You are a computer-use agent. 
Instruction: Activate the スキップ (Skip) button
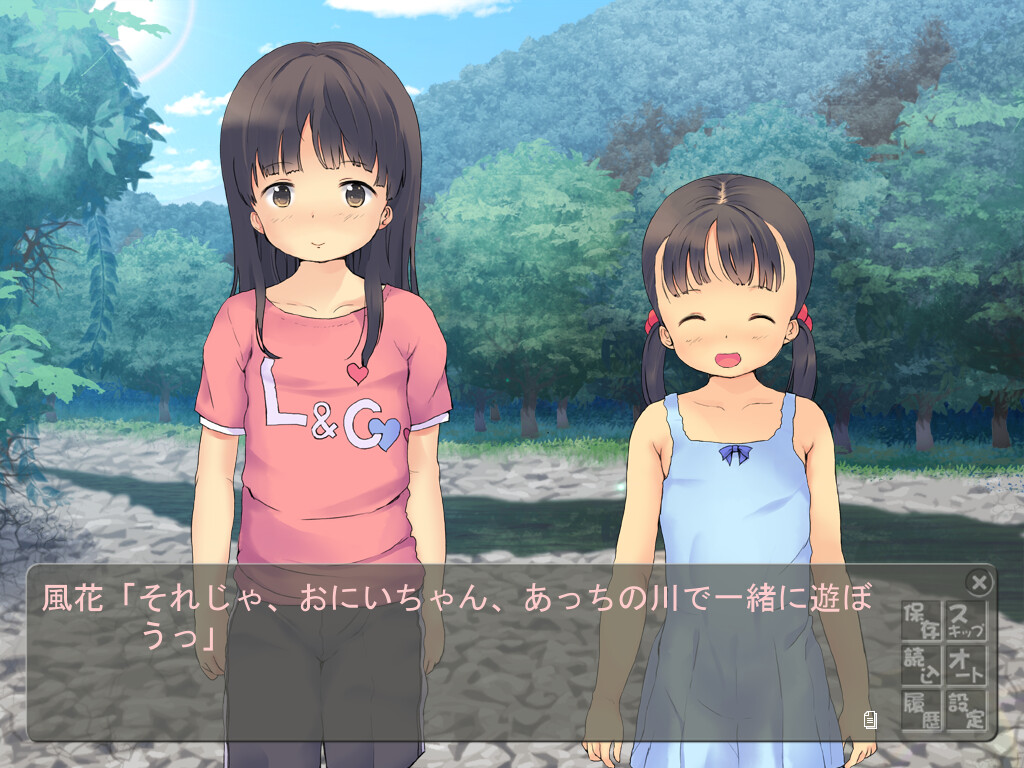(x=965, y=621)
